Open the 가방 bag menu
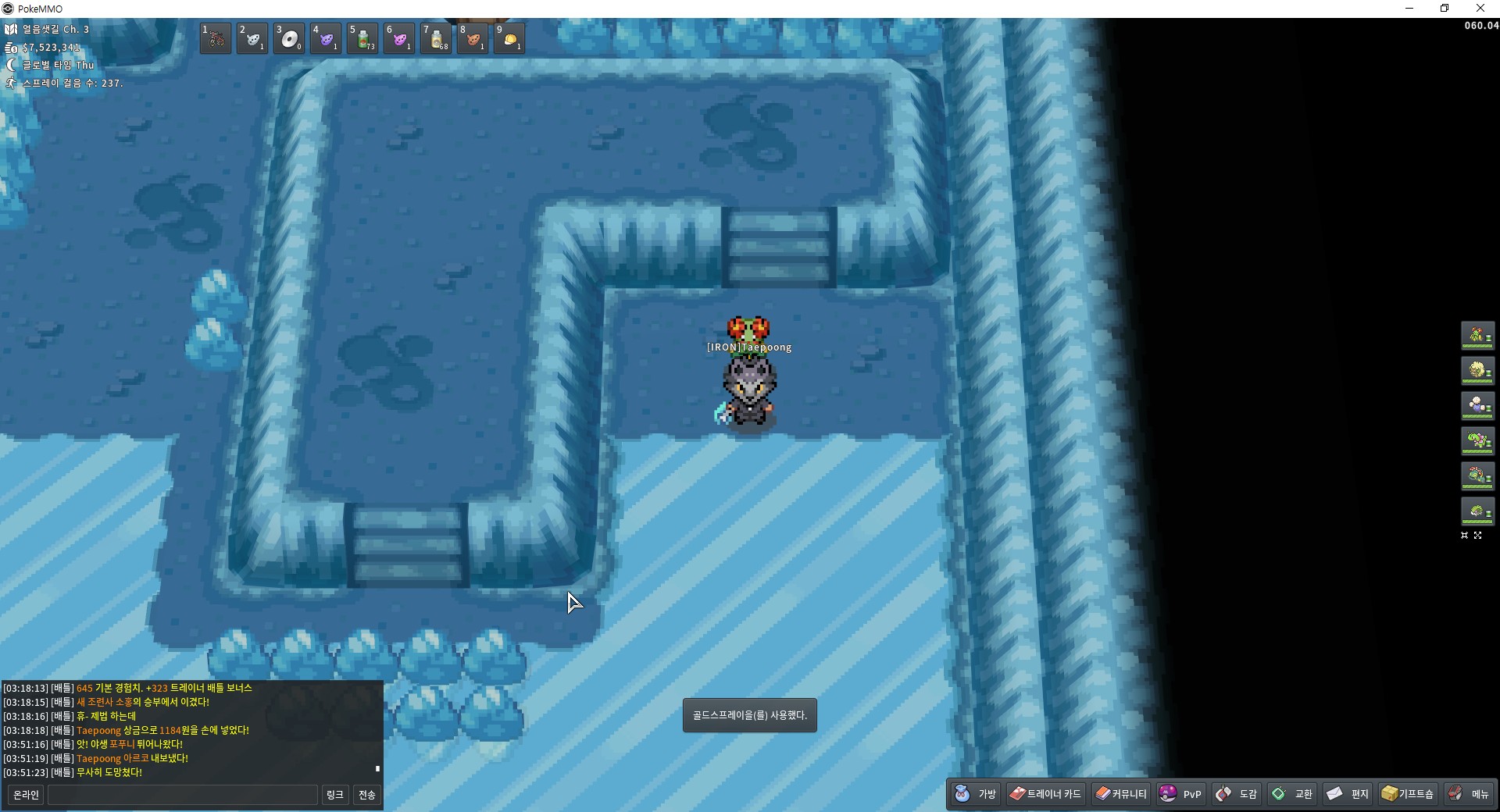Viewport: 1500px width, 812px height. pos(977,794)
